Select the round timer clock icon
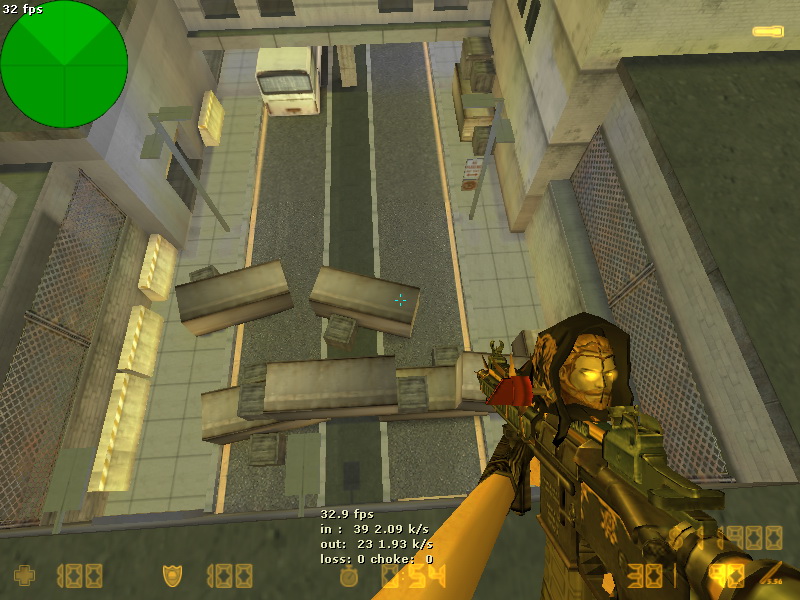800x600 pixels. tap(349, 577)
